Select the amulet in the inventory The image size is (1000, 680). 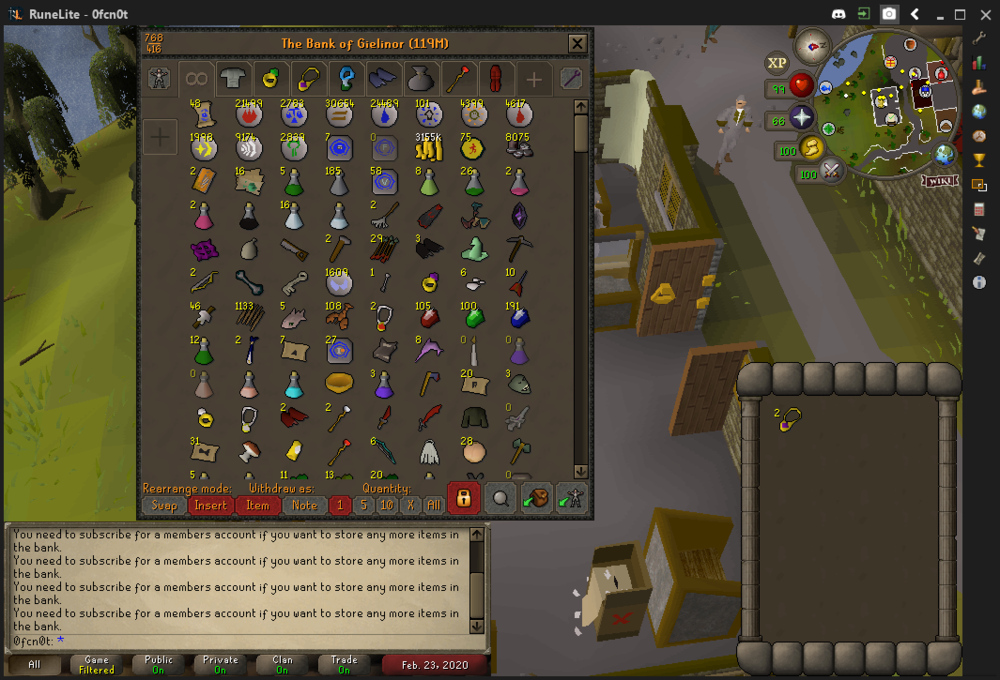pos(790,421)
